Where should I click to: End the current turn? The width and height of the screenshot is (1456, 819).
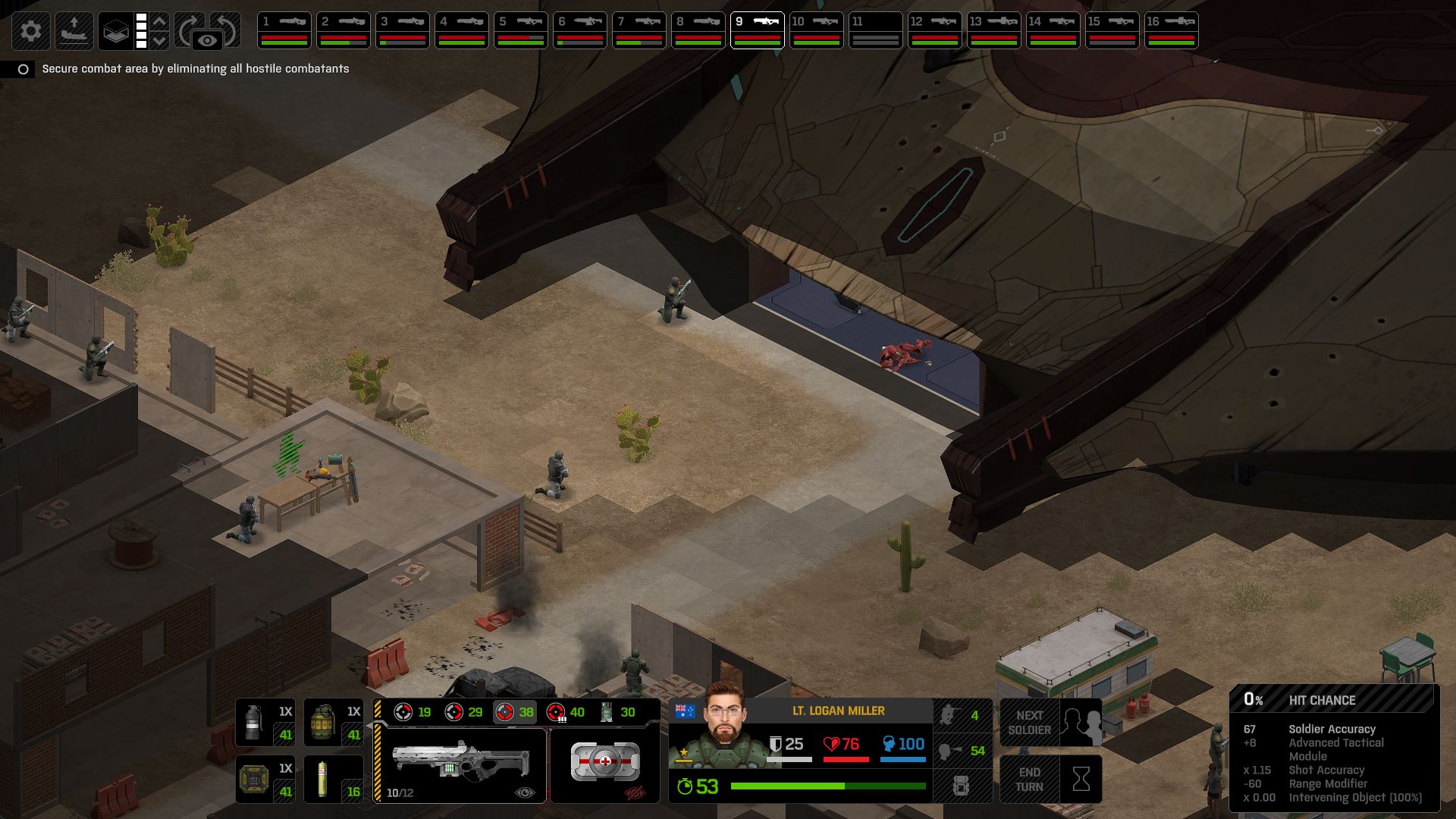[x=1050, y=779]
